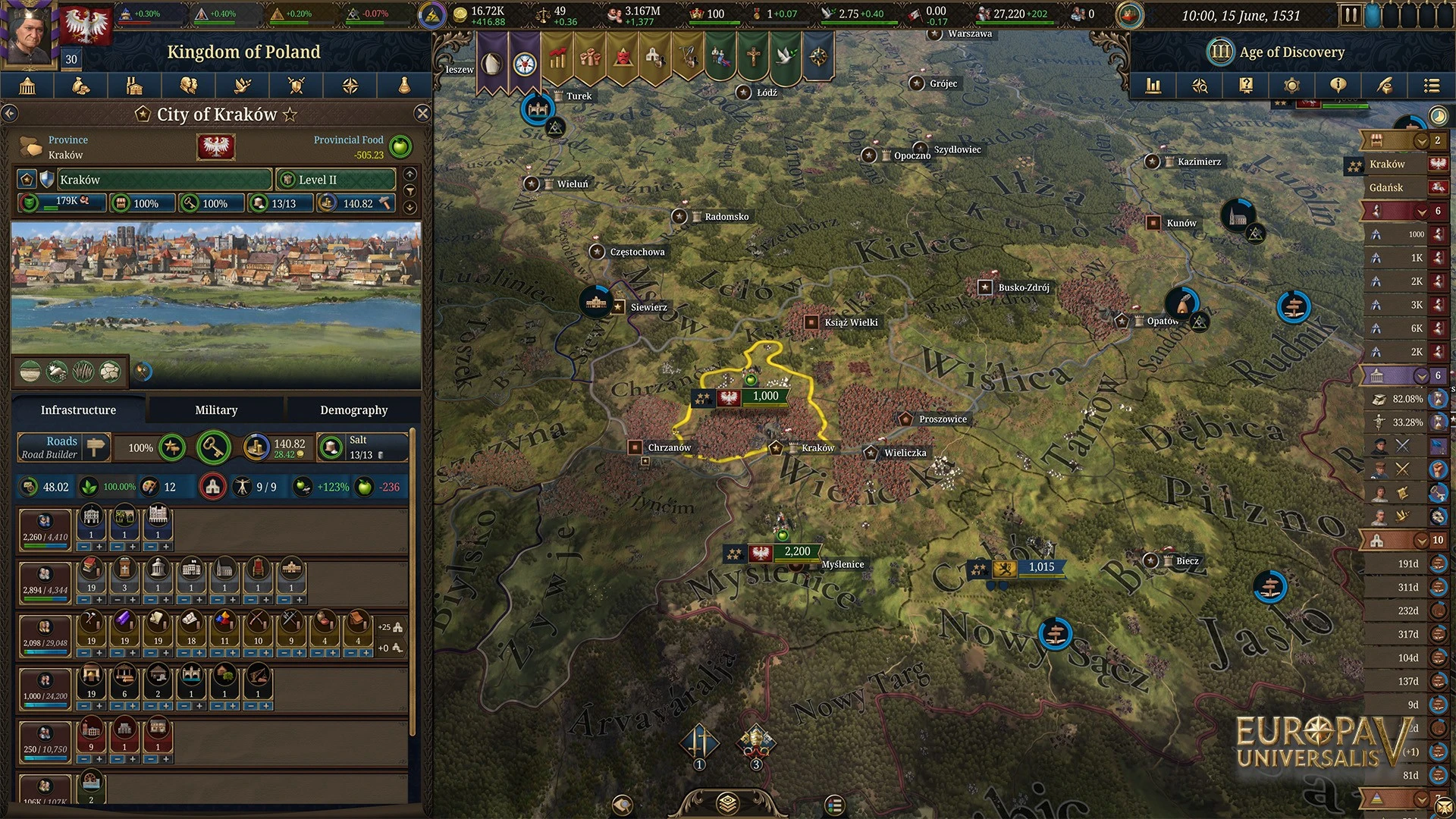Select Gdańsk in the outliner
The height and width of the screenshot is (819, 1456).
pyautogui.click(x=1387, y=187)
